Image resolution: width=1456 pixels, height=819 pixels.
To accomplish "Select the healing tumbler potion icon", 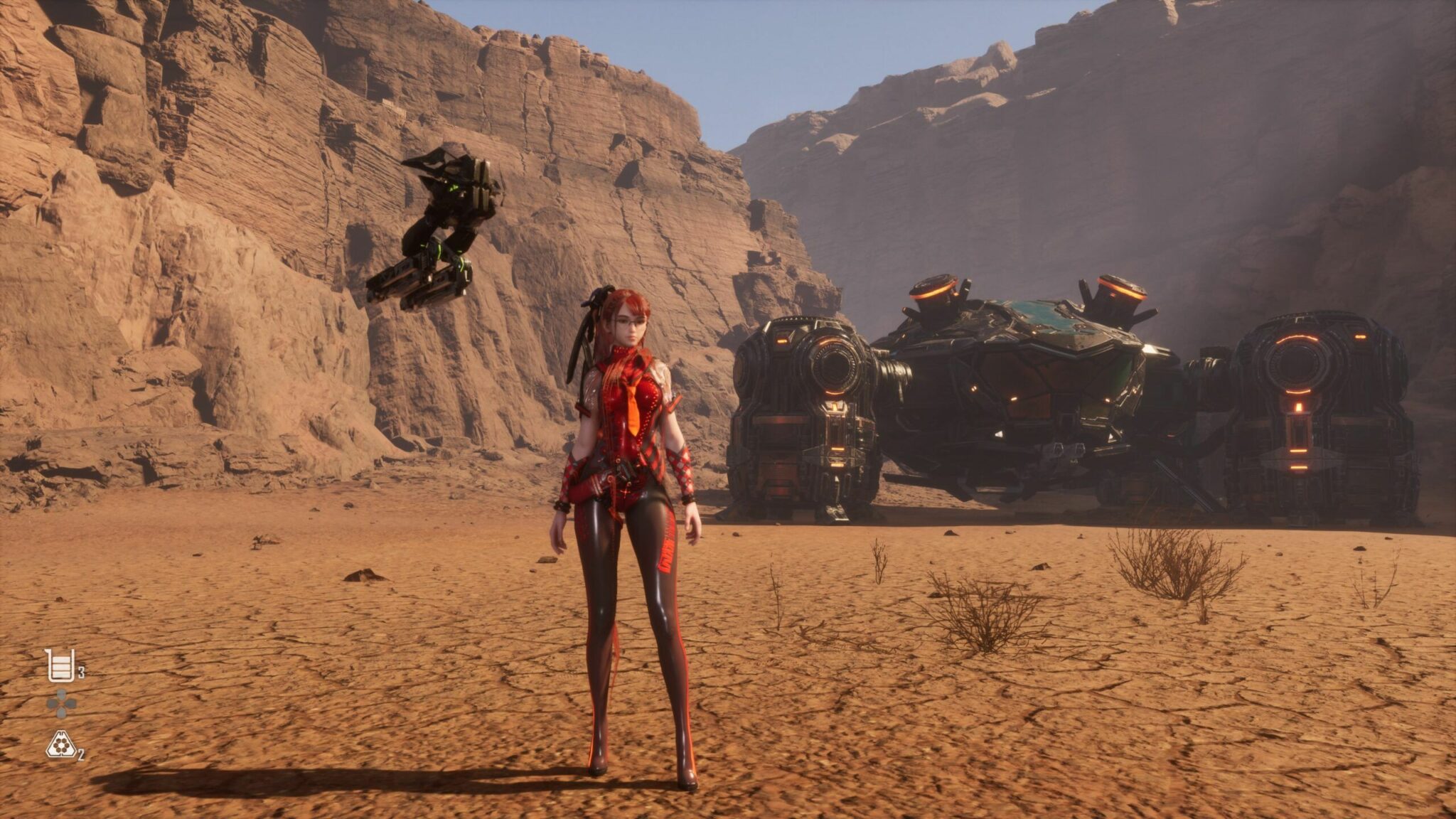I will tap(60, 665).
